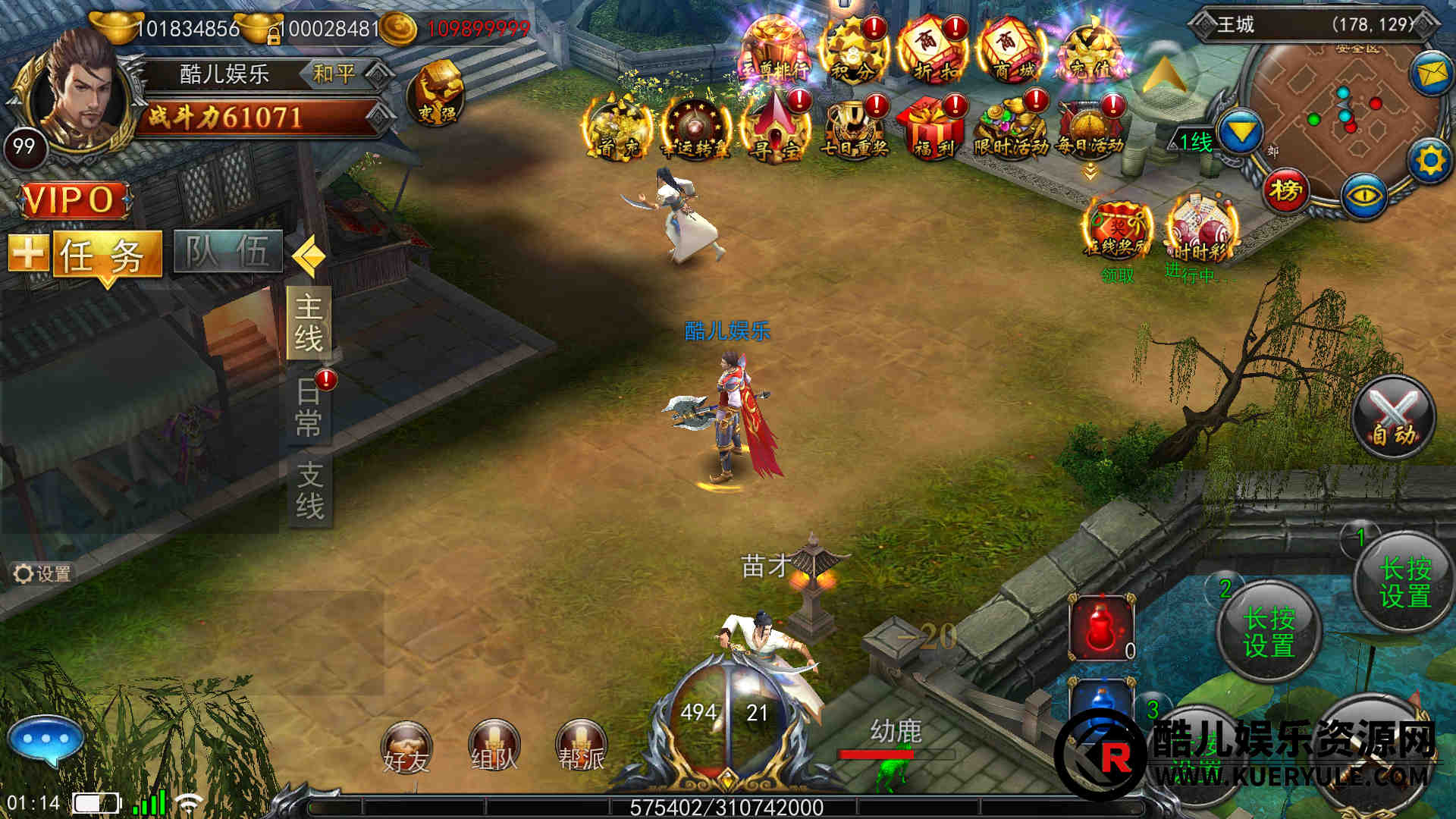
Task: Click the 榜 ranking button
Action: click(1285, 190)
